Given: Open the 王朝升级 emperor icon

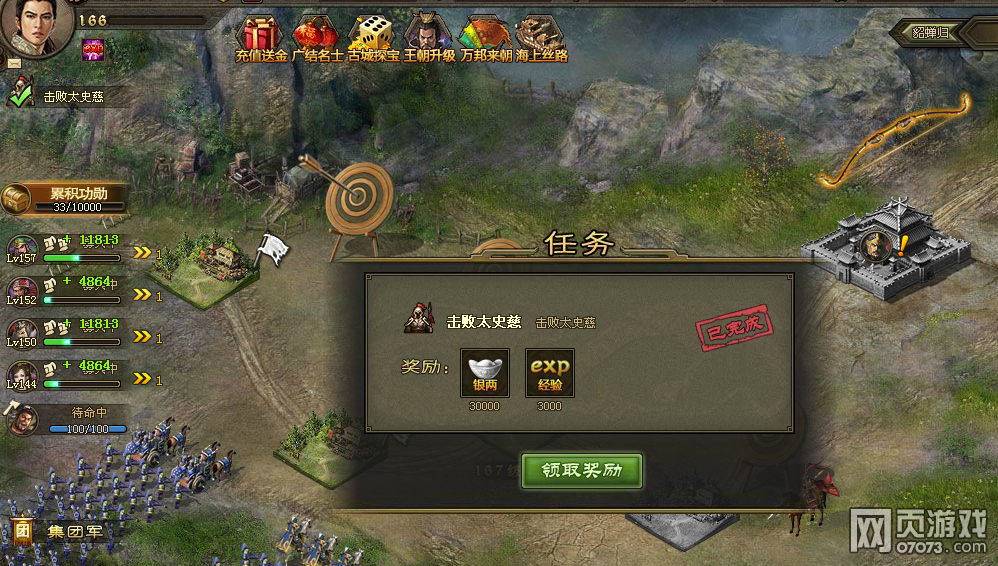Looking at the screenshot, I should pyautogui.click(x=429, y=38).
